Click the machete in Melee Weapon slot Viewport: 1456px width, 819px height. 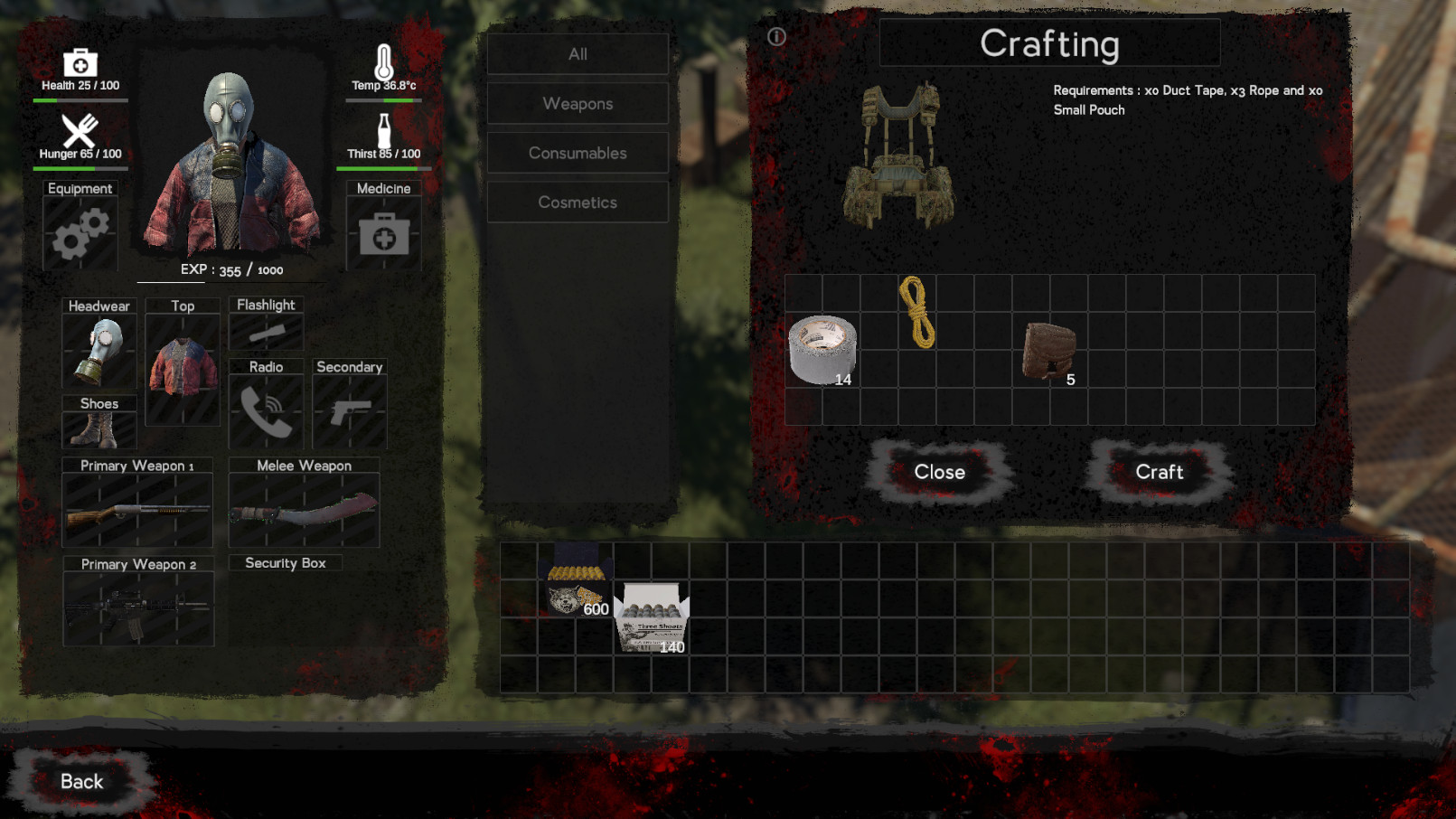[x=304, y=511]
